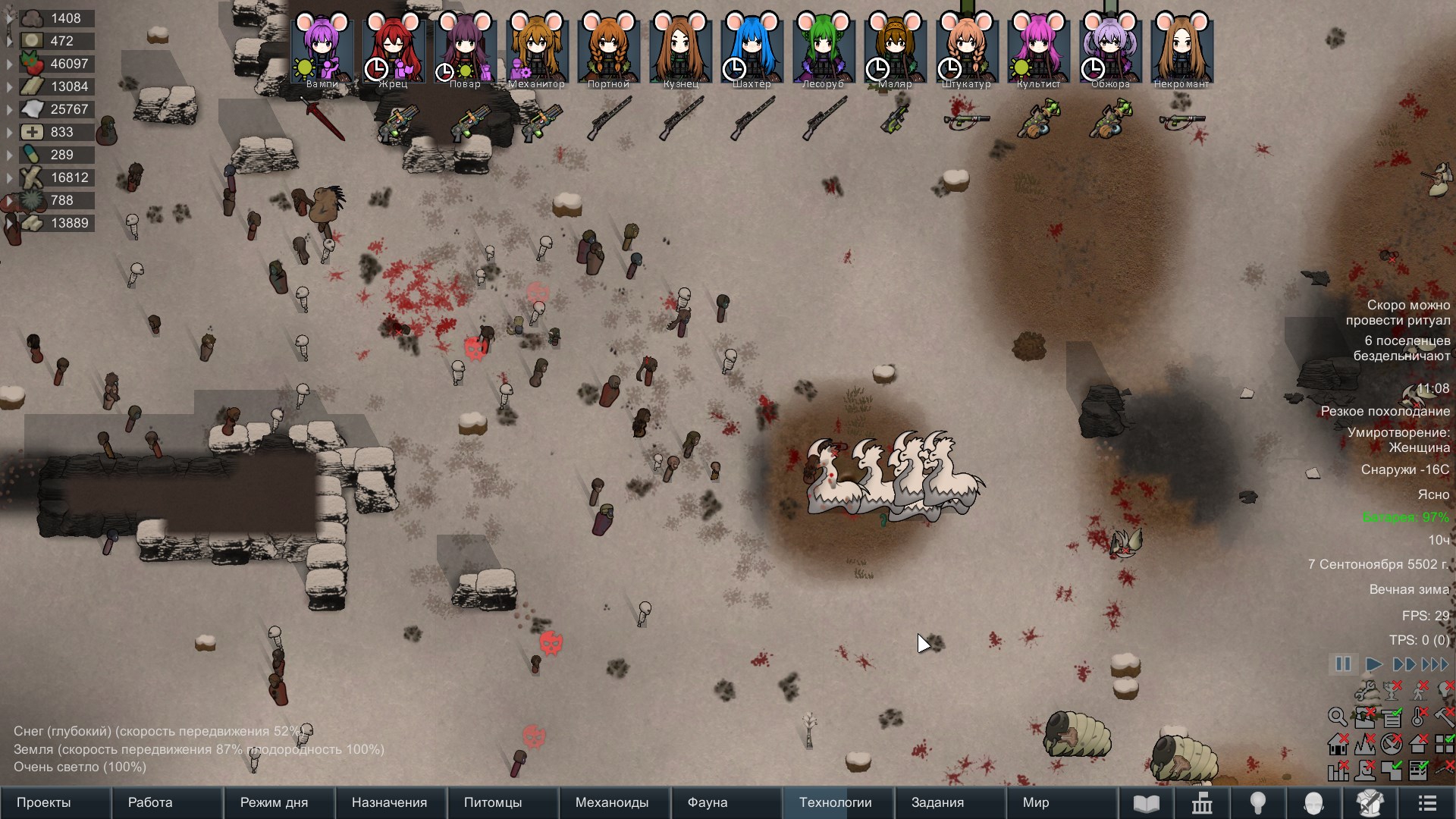
Task: Open the Задания quests tab
Action: (x=937, y=802)
